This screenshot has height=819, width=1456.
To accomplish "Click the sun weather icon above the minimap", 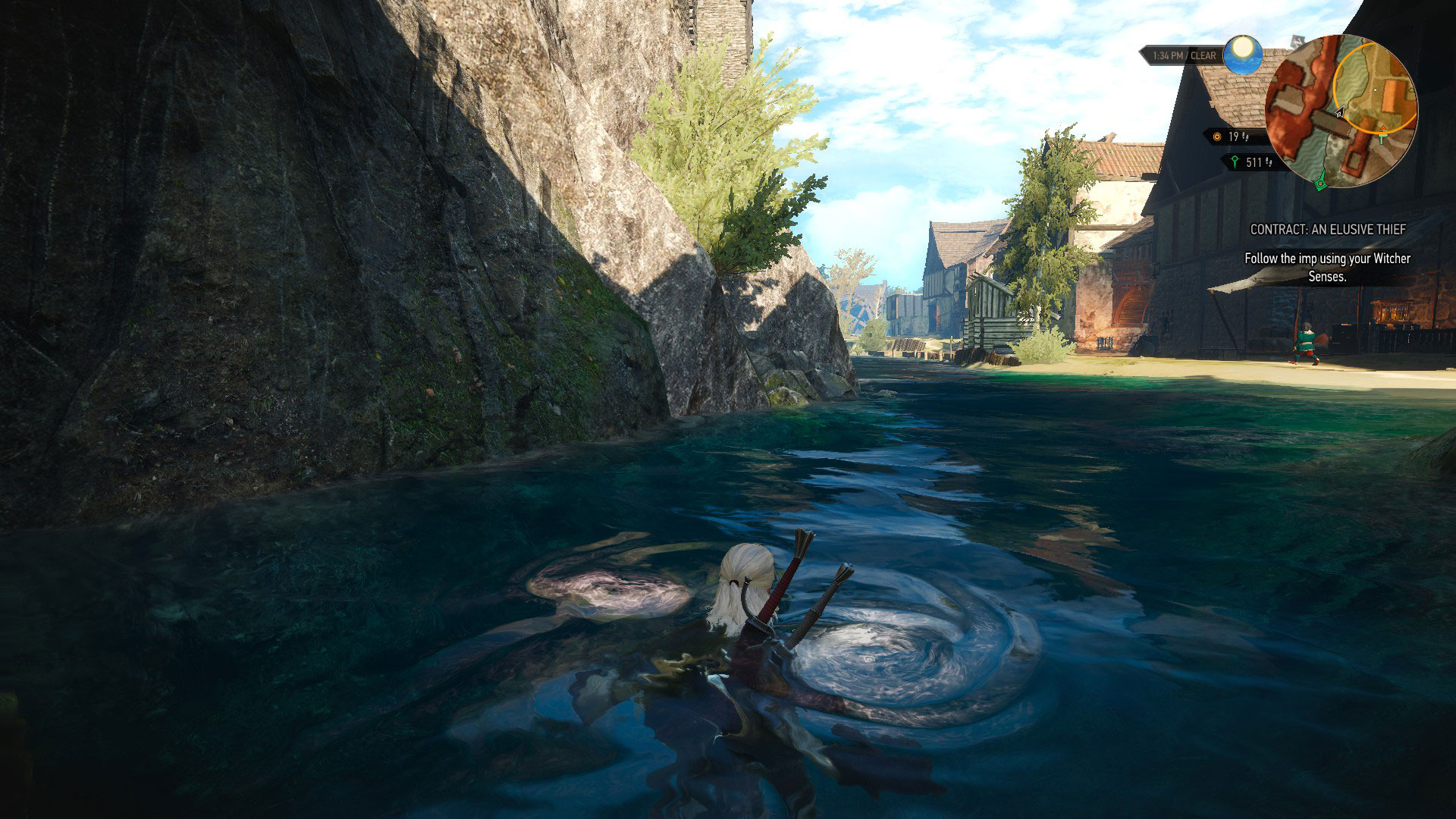I will point(1243,55).
